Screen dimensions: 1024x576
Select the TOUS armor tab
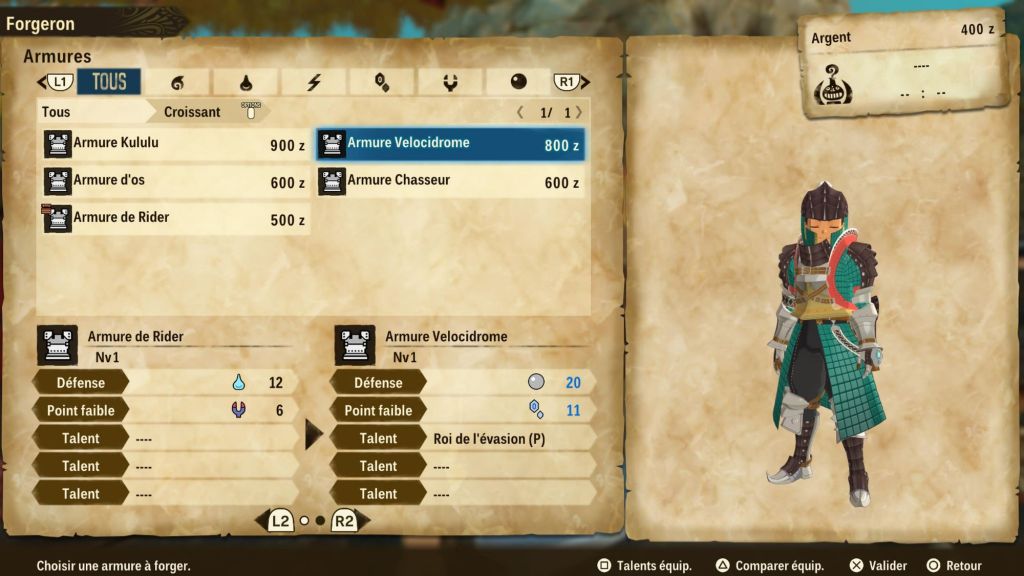click(x=109, y=82)
